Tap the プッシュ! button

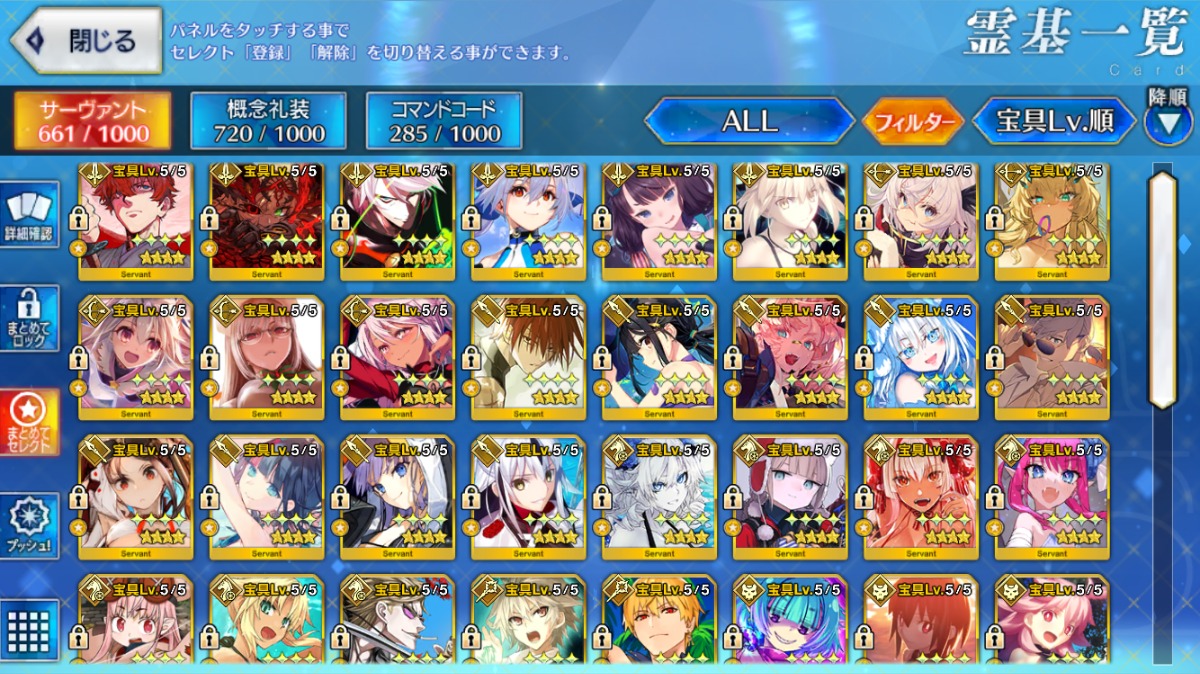[29, 526]
